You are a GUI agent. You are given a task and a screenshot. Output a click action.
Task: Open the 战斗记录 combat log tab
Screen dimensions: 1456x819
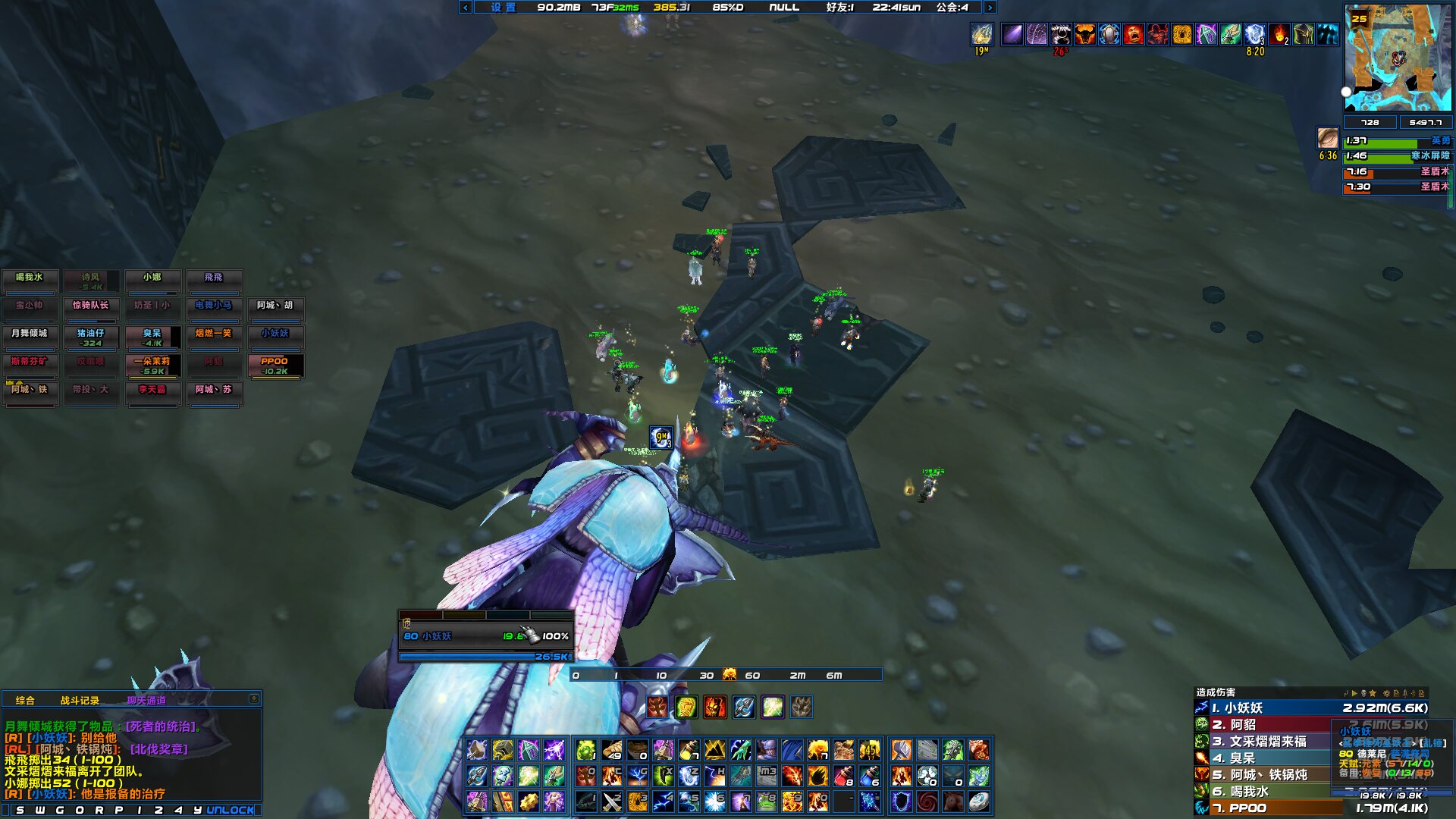pos(80,700)
